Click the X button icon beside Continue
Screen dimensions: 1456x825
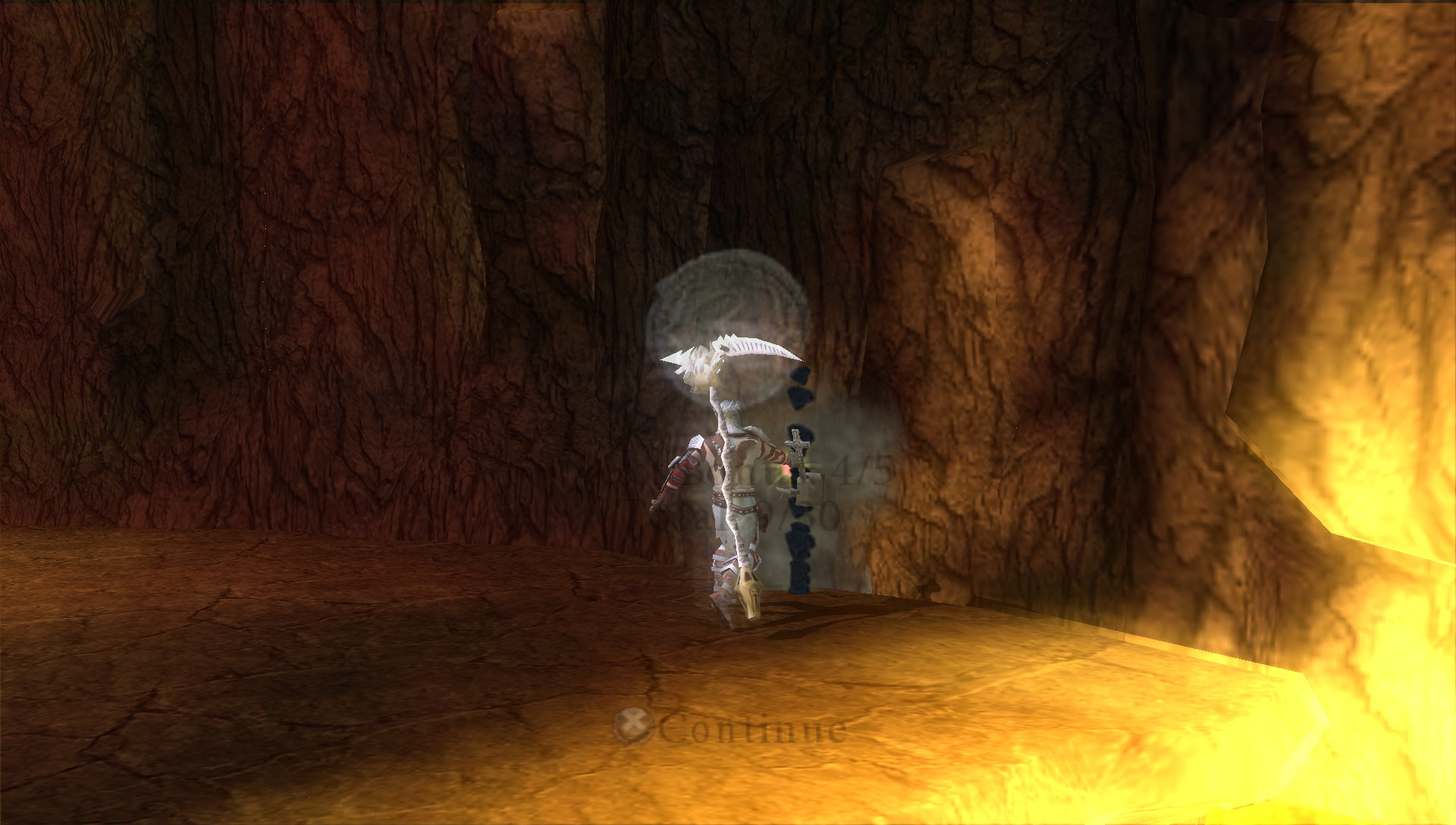pyautogui.click(x=635, y=726)
